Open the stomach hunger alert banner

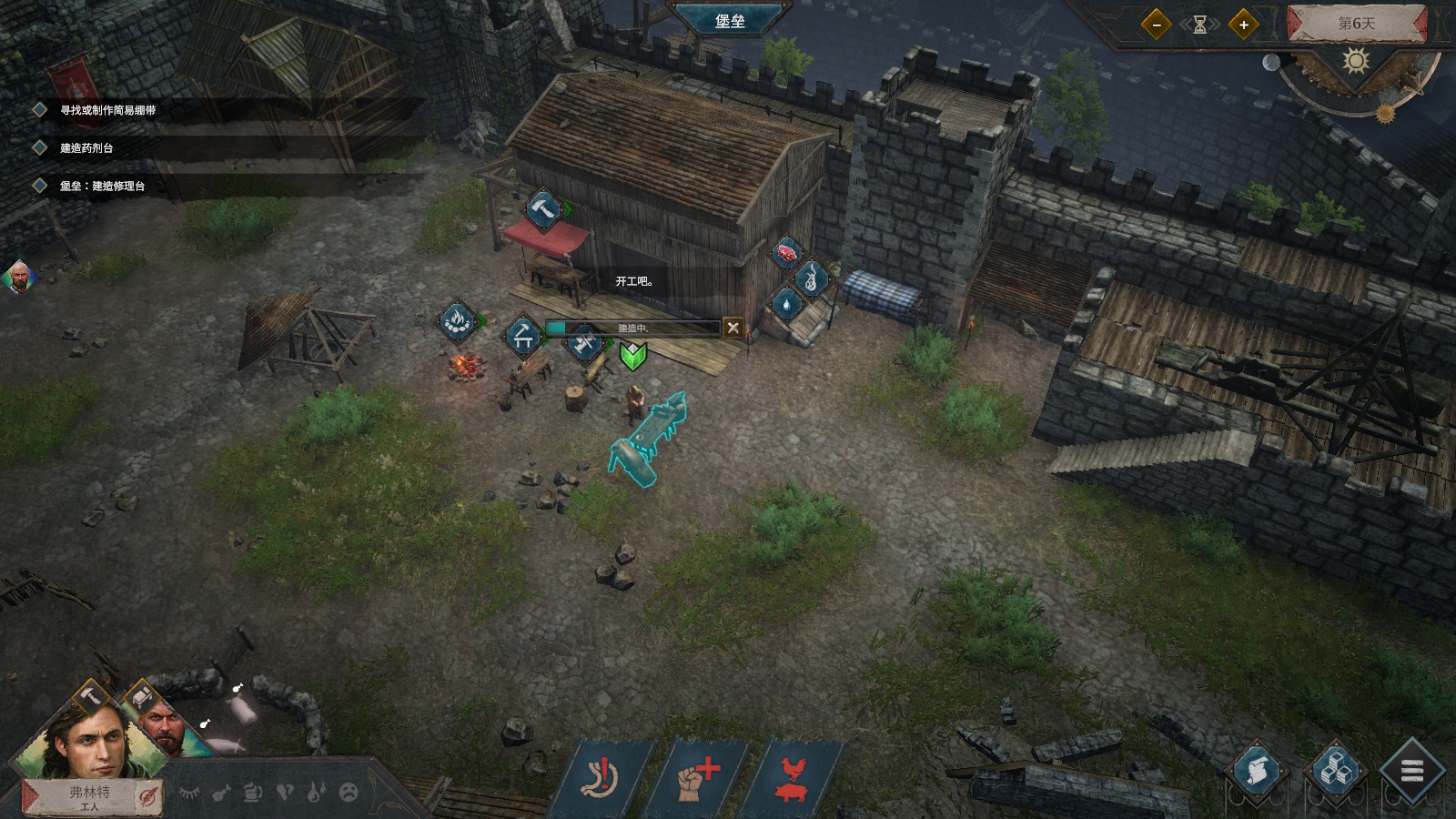[x=602, y=779]
